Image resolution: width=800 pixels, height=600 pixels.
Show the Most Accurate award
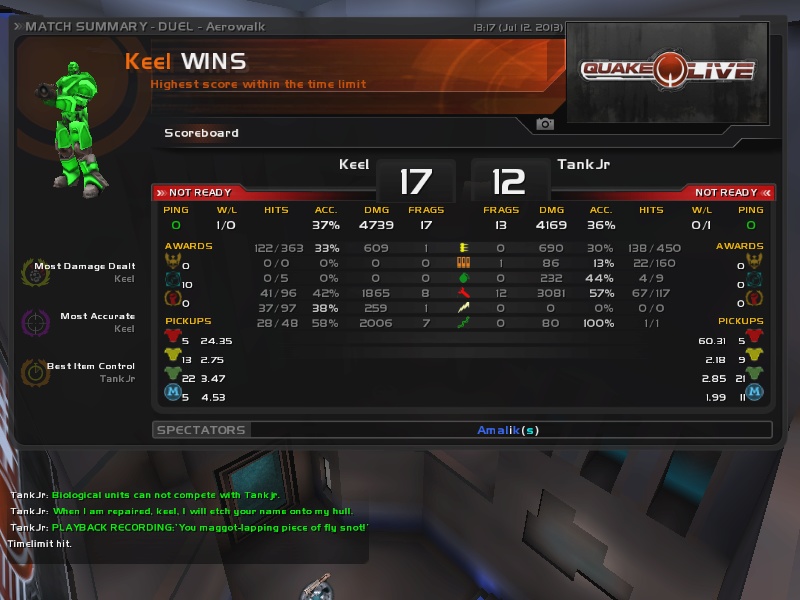point(33,322)
